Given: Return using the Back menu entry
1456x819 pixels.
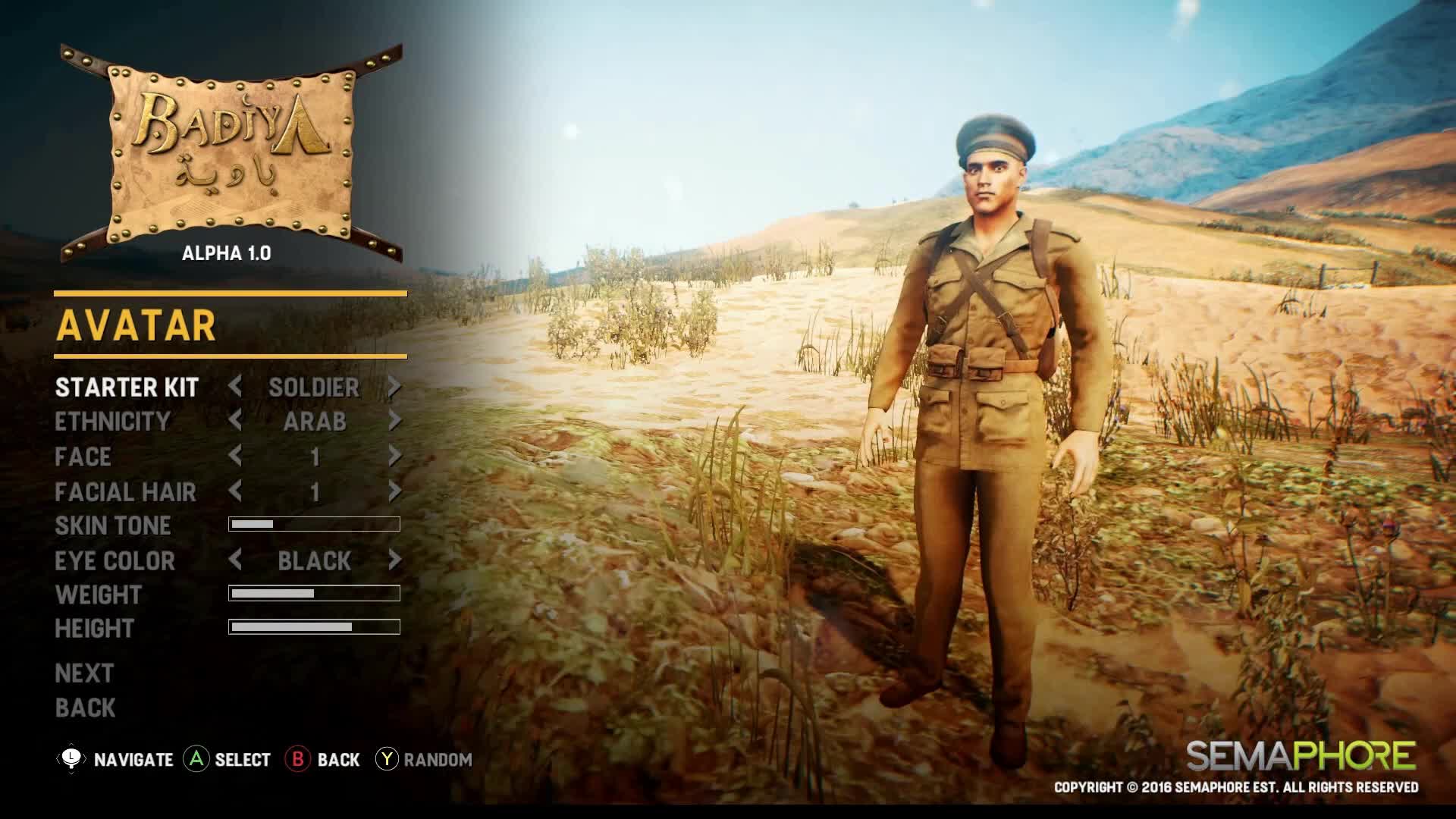Looking at the screenshot, I should click(x=85, y=708).
